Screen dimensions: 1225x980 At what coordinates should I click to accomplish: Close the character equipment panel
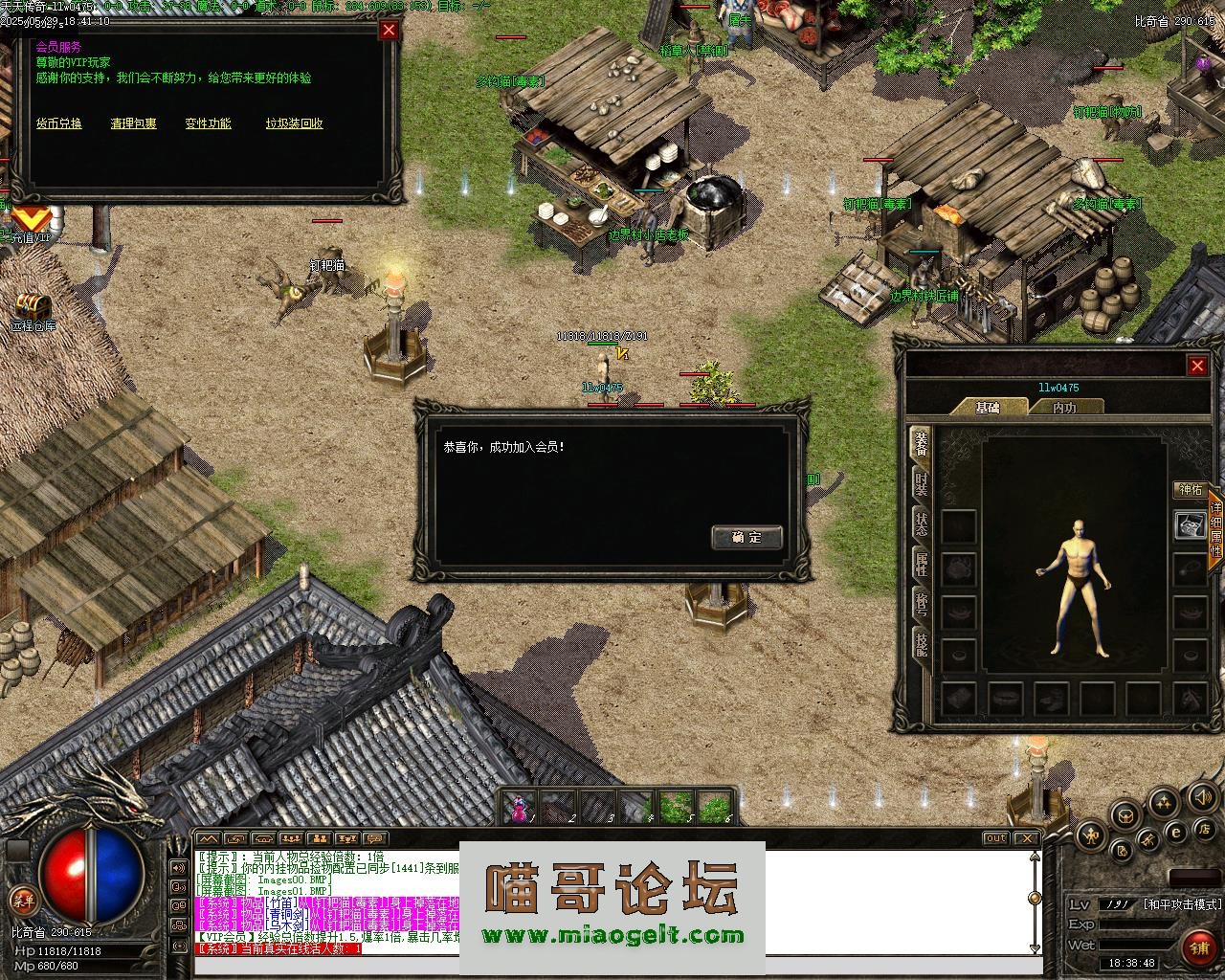[x=1197, y=366]
